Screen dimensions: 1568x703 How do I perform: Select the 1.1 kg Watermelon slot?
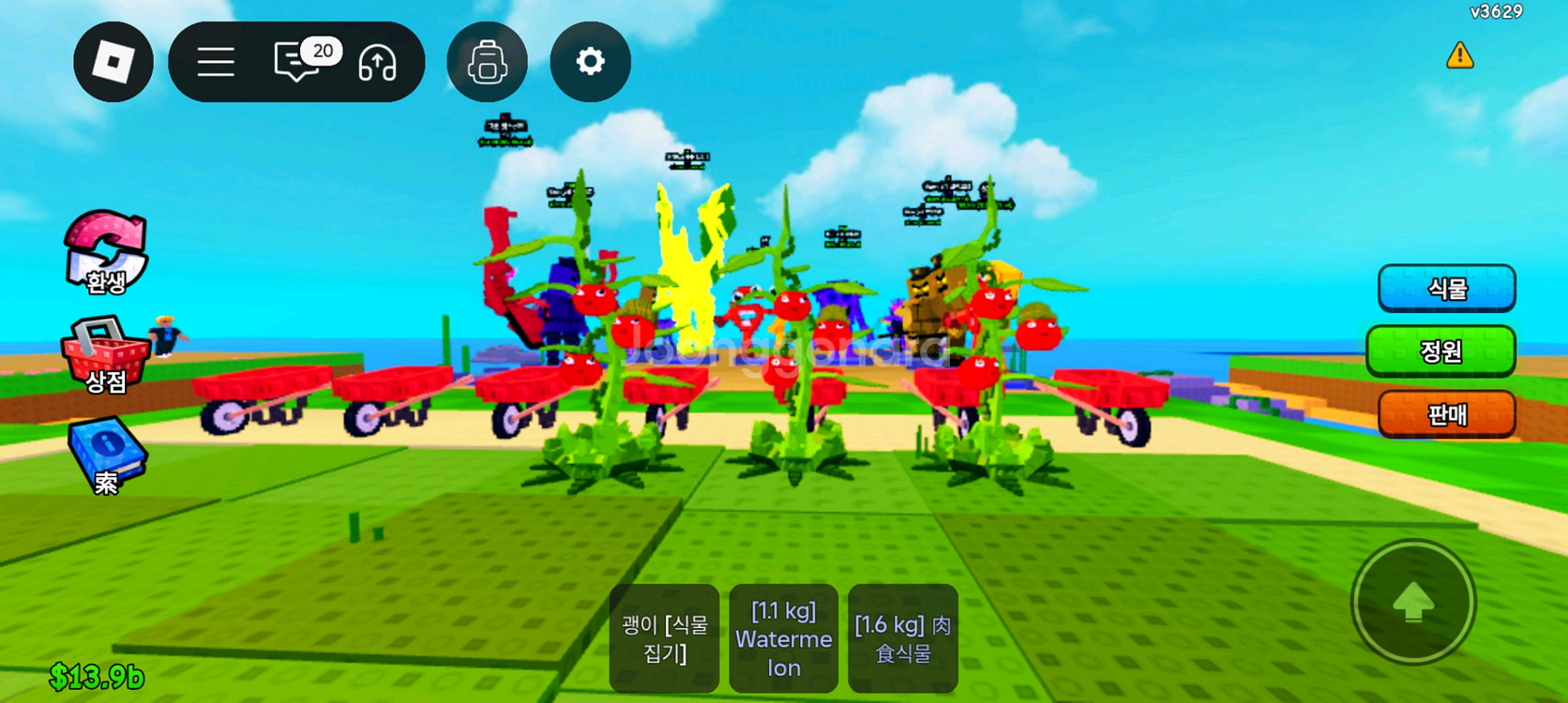click(x=783, y=638)
